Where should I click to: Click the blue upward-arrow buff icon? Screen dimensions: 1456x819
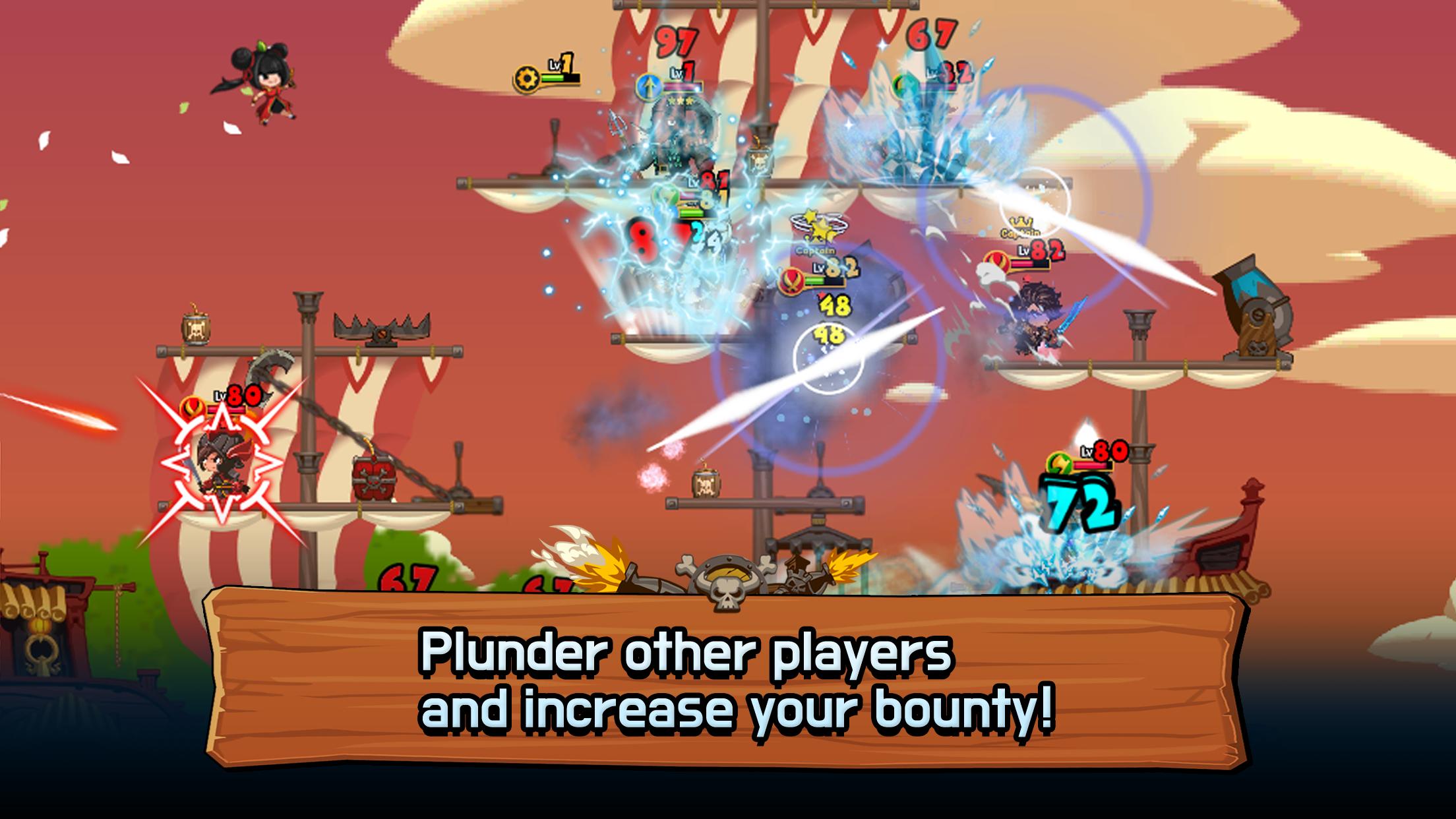[650, 88]
